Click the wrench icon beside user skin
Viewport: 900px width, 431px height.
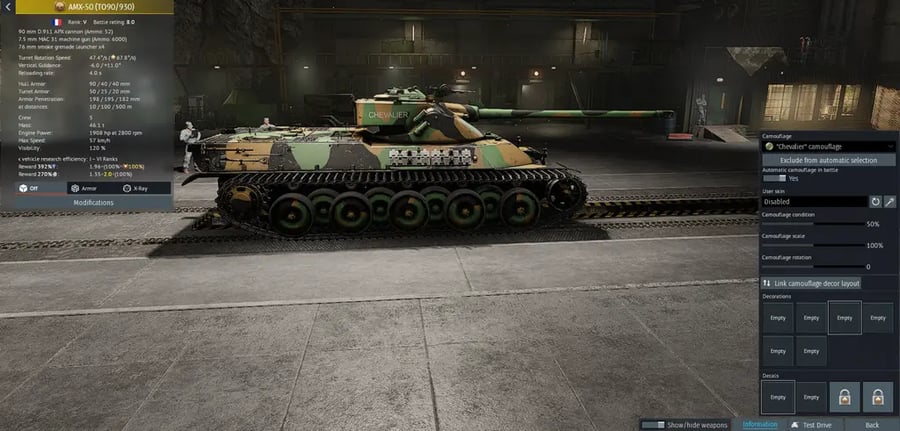[890, 202]
